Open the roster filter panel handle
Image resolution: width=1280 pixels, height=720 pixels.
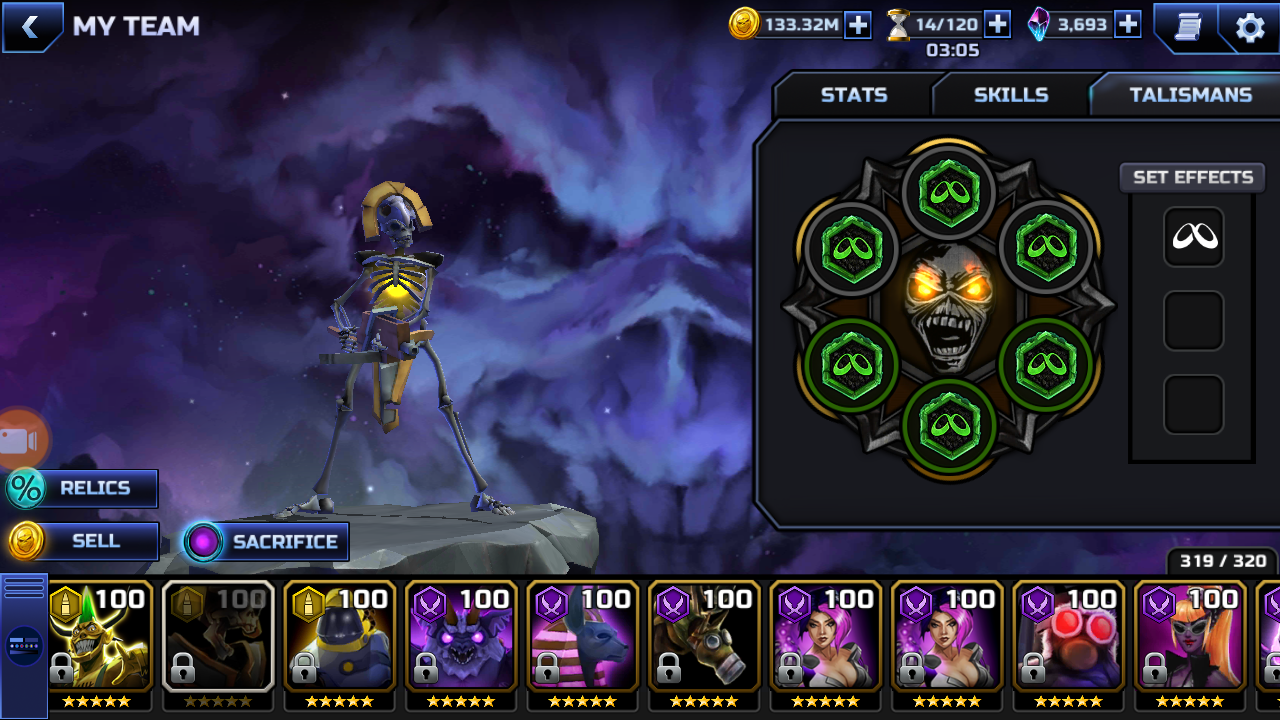(x=24, y=645)
